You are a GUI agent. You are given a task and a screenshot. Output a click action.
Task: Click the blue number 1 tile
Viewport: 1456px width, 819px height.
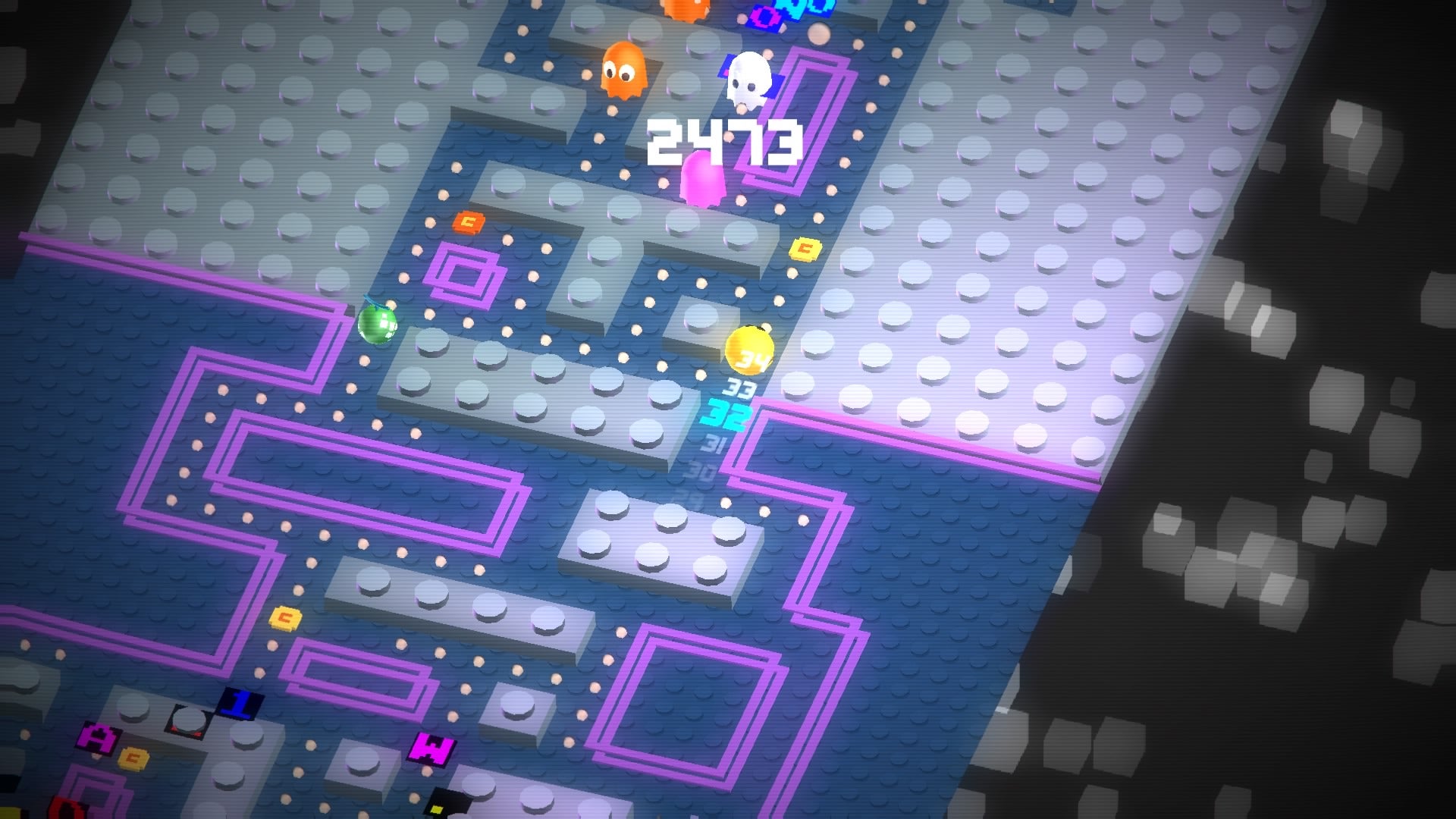(x=240, y=703)
